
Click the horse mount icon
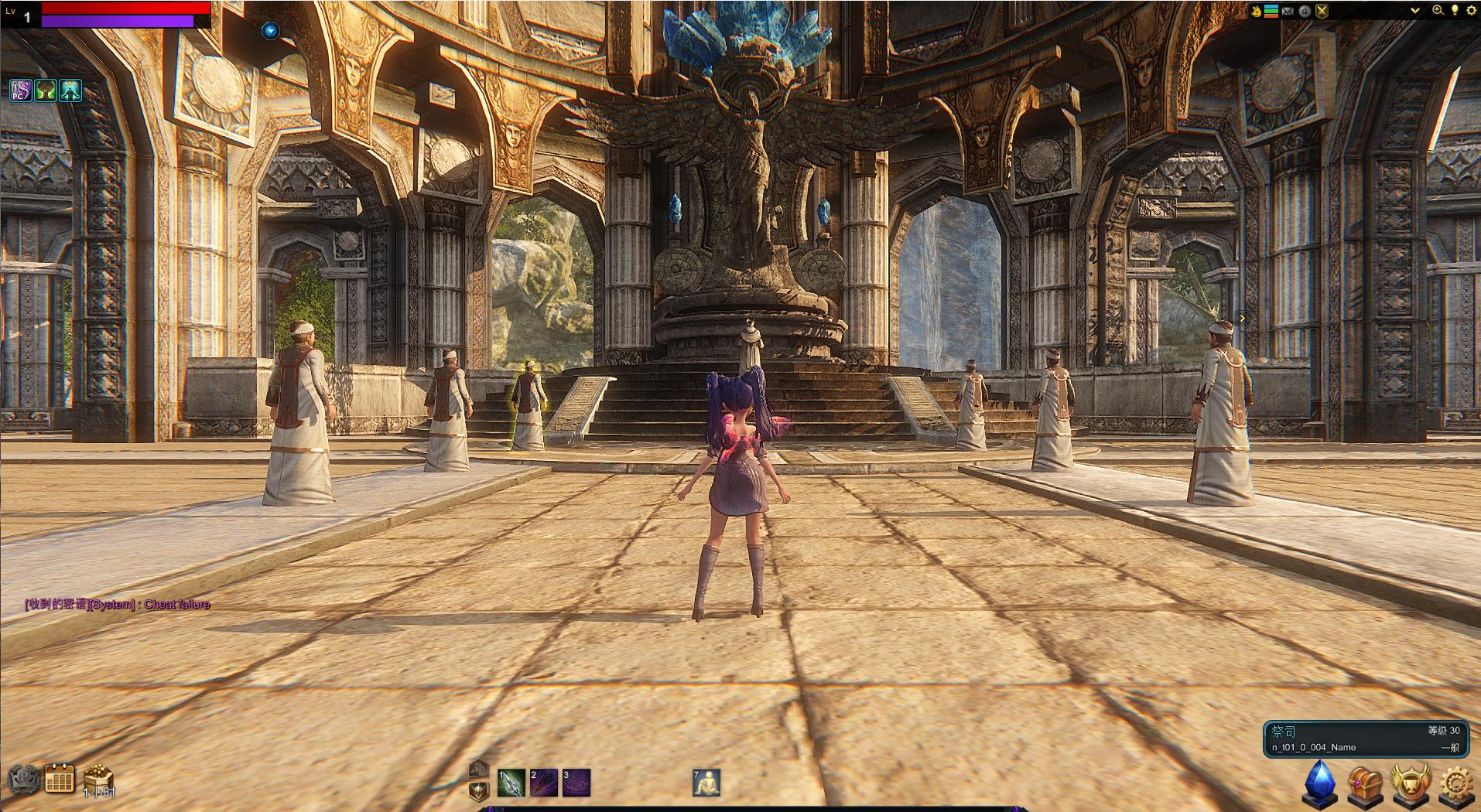479,769
